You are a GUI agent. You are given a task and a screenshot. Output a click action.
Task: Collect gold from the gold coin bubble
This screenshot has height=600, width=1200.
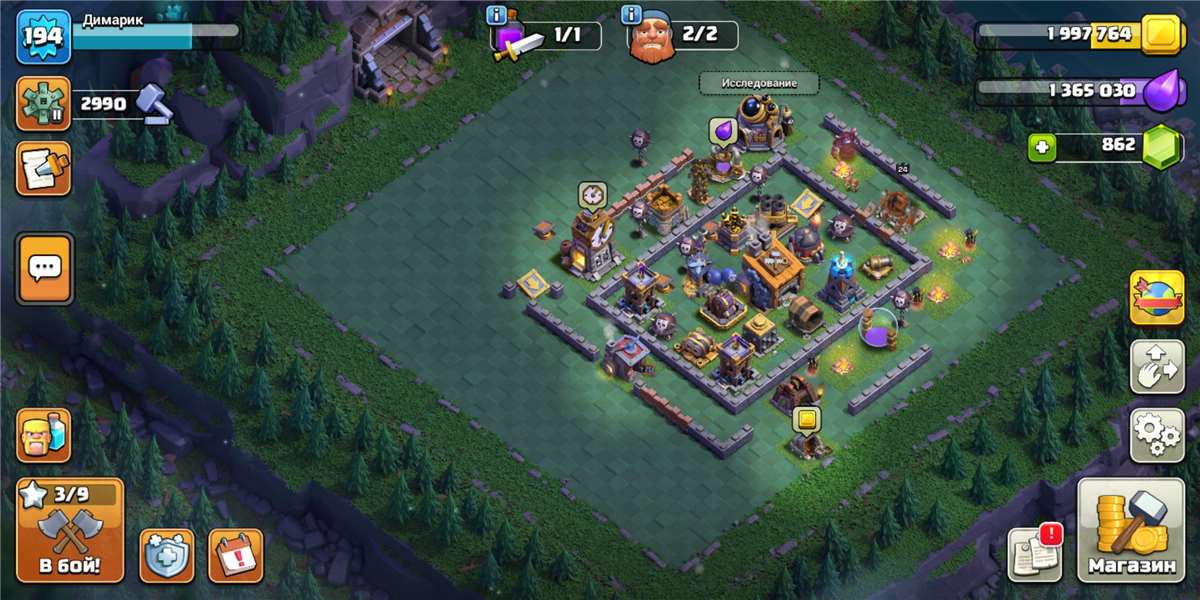pyautogui.click(x=807, y=419)
